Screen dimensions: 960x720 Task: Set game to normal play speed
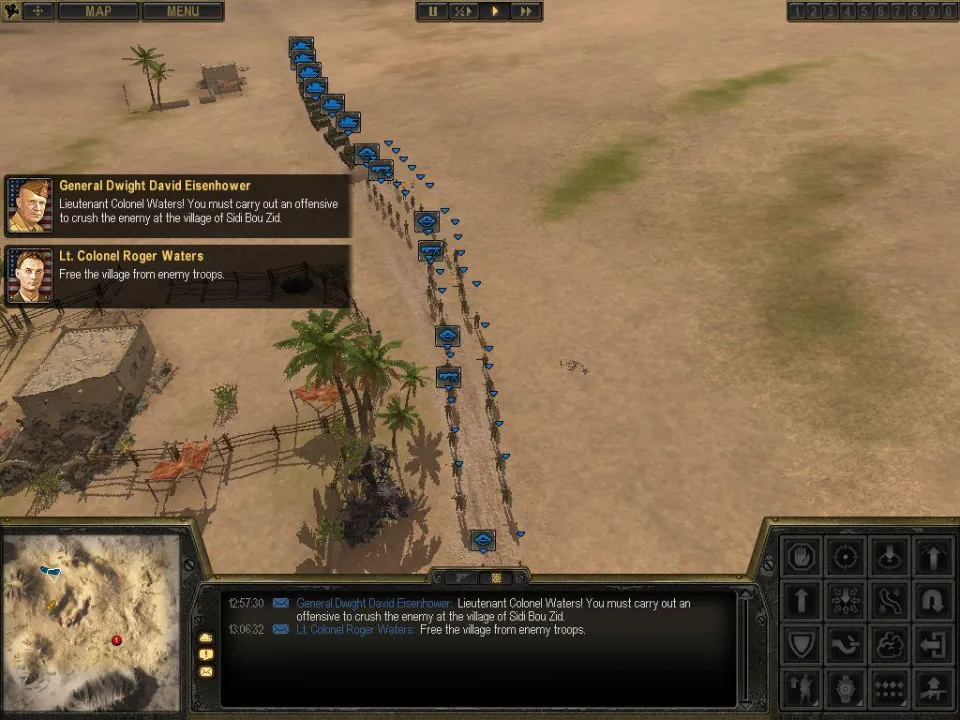(494, 11)
